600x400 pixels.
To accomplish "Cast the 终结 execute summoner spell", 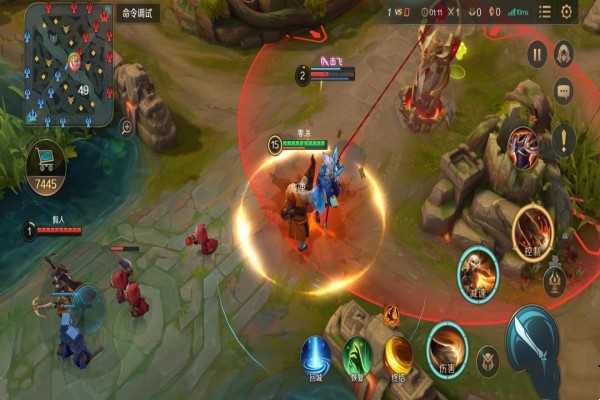I will (400, 355).
